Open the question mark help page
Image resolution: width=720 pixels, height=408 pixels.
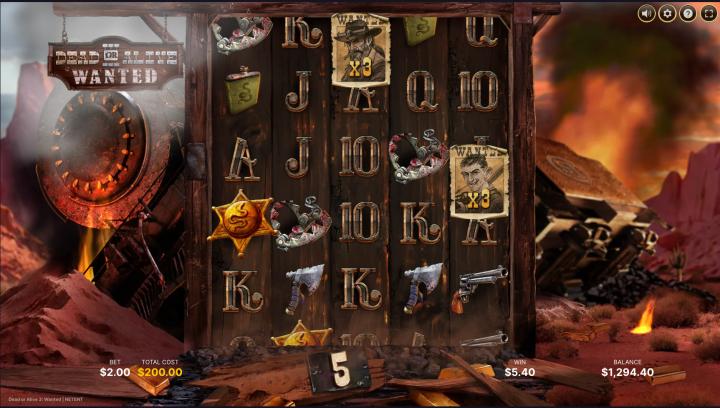tap(688, 13)
